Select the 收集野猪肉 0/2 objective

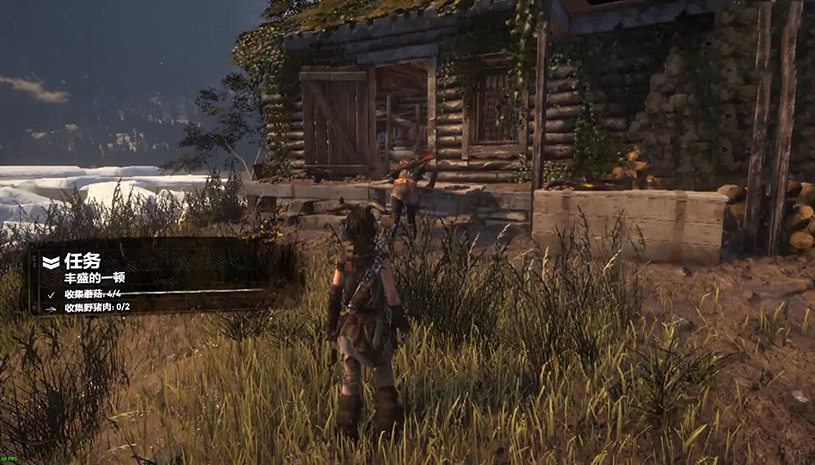(x=98, y=308)
